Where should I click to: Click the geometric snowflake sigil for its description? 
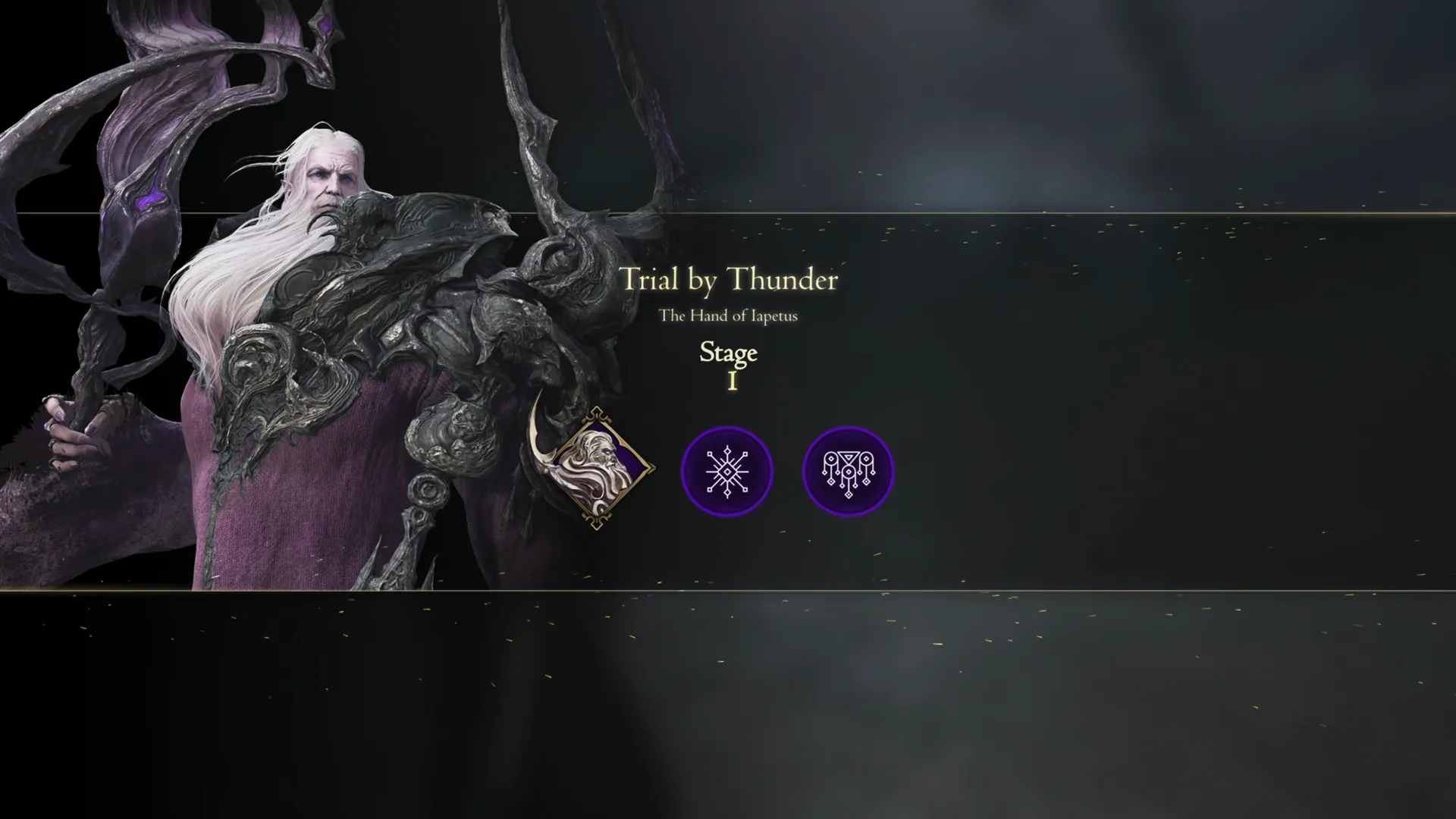click(x=727, y=471)
